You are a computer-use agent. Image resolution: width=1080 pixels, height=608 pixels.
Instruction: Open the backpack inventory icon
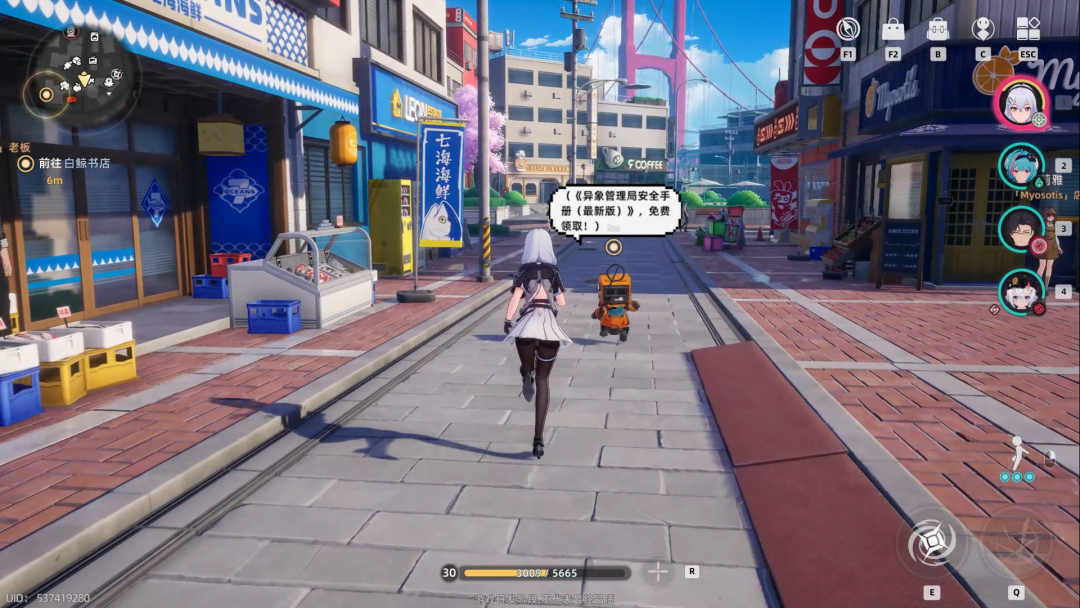(938, 29)
